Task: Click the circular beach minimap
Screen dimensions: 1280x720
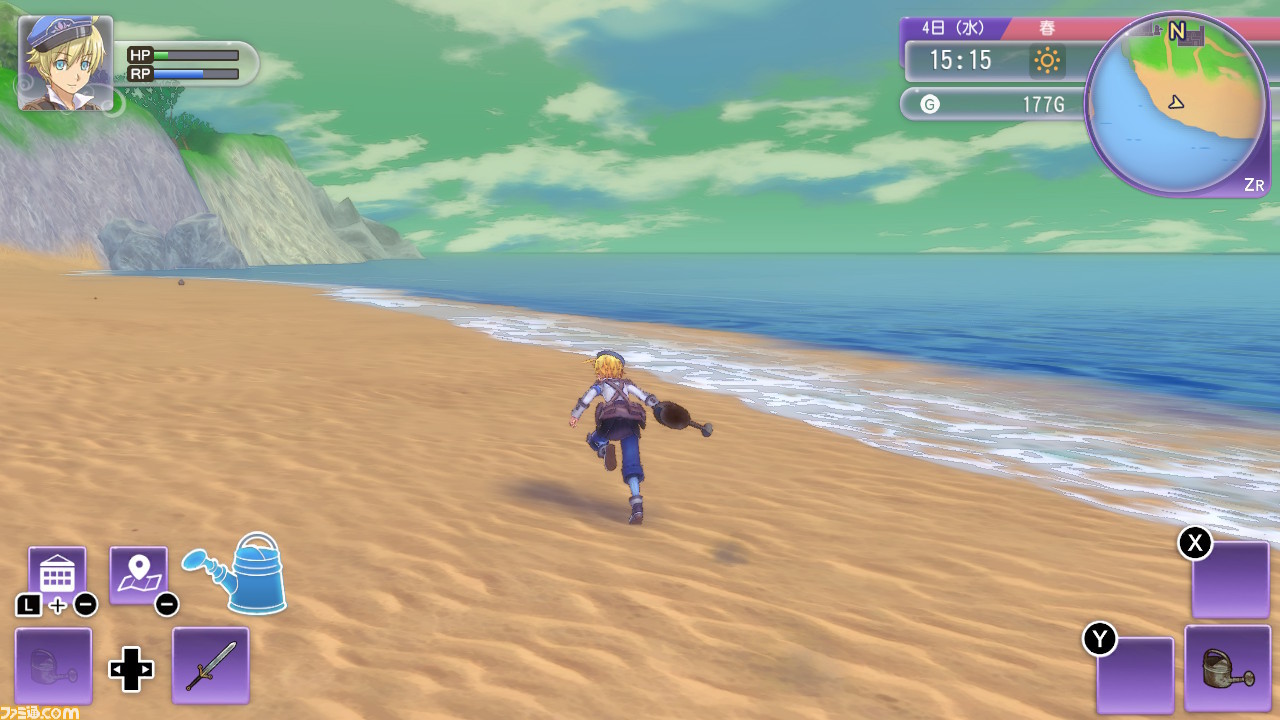Action: [1175, 103]
